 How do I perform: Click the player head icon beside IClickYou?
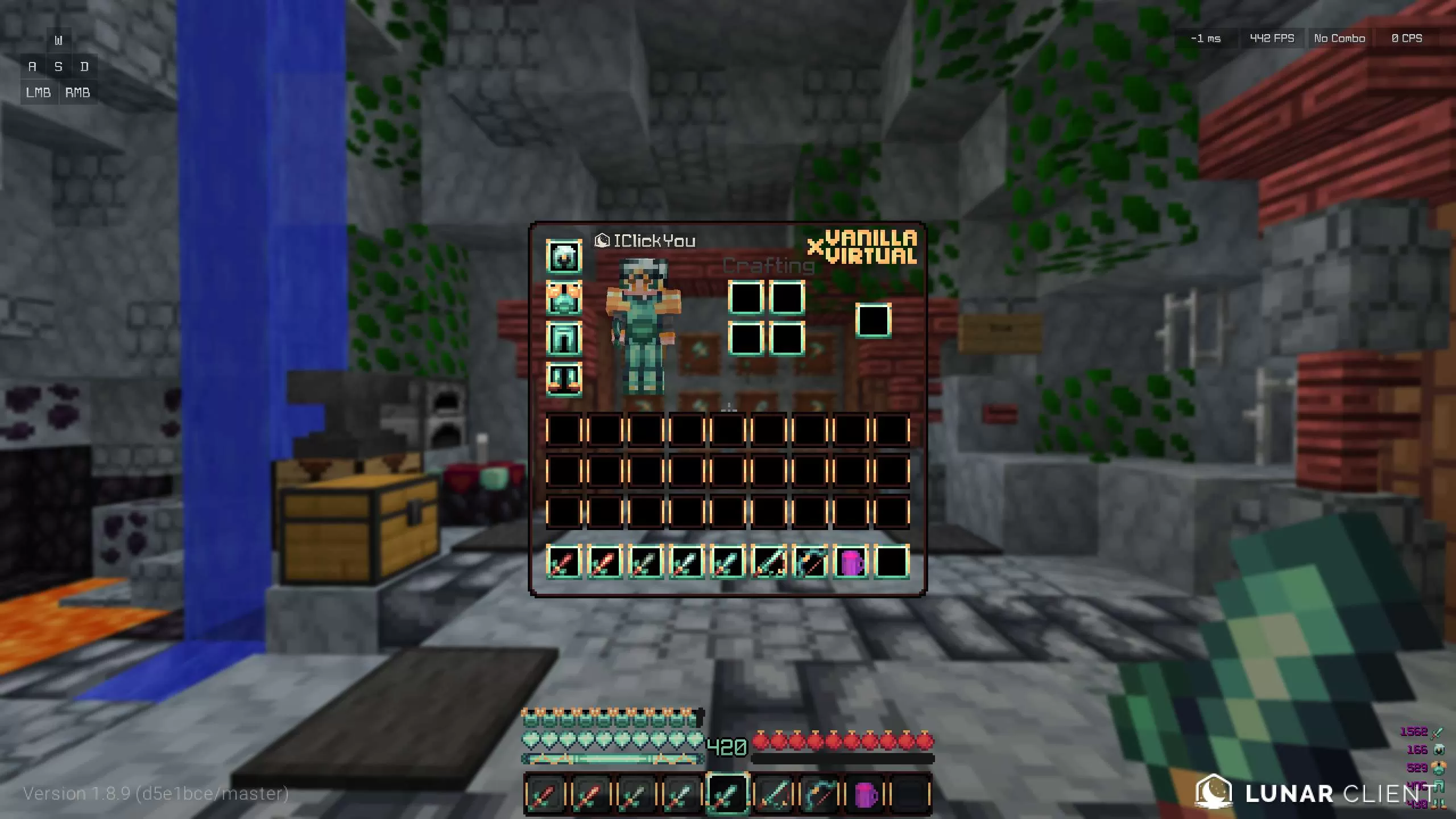click(601, 240)
